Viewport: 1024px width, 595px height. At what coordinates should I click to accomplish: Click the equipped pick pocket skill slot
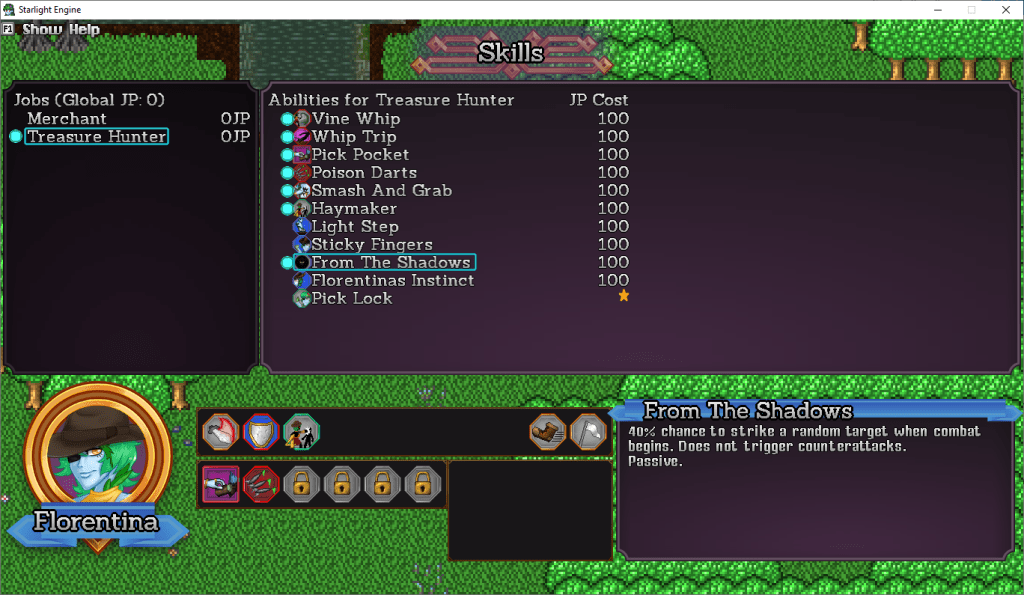pyautogui.click(x=220, y=484)
